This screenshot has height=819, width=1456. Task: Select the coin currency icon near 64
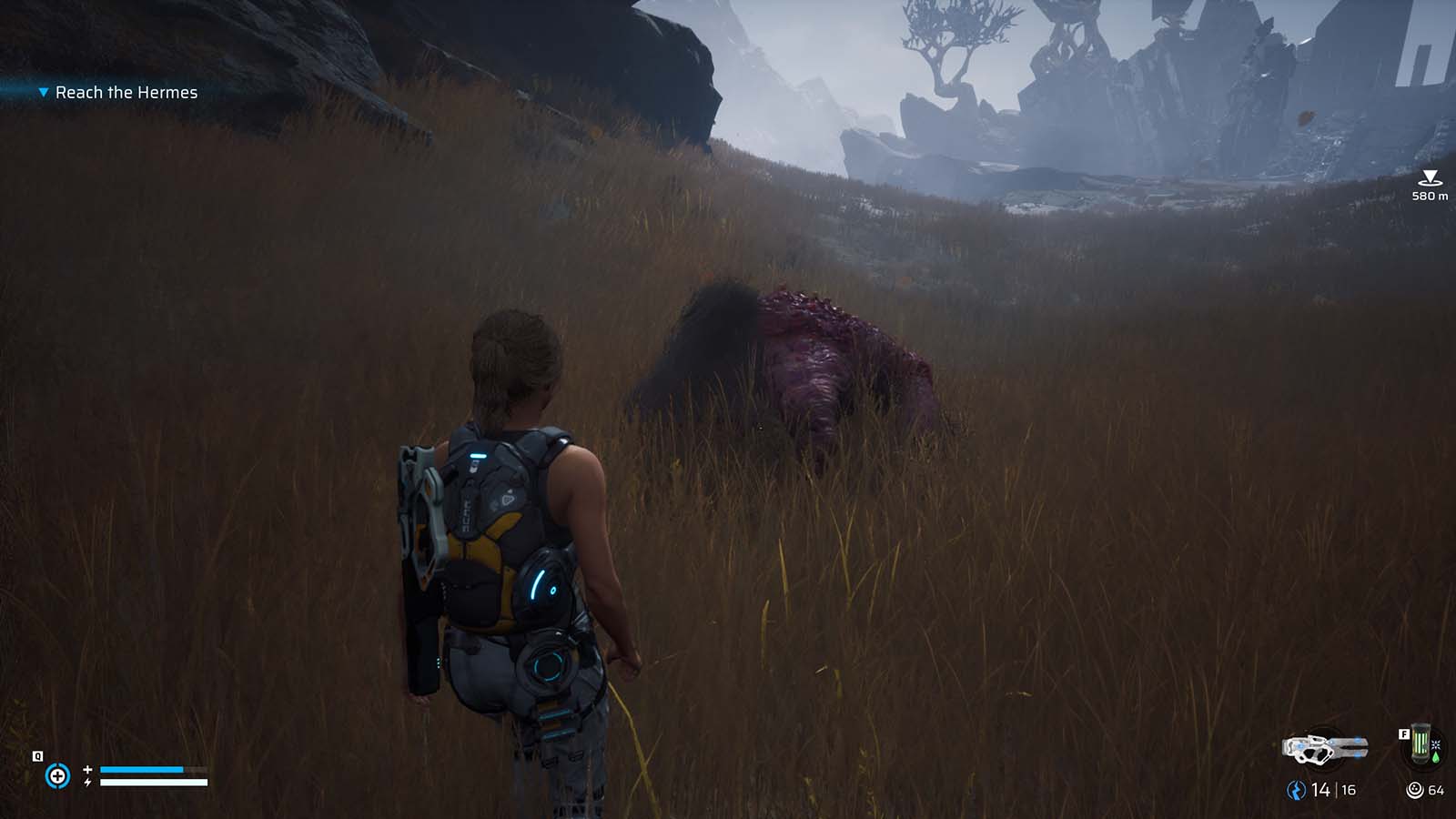[1414, 790]
